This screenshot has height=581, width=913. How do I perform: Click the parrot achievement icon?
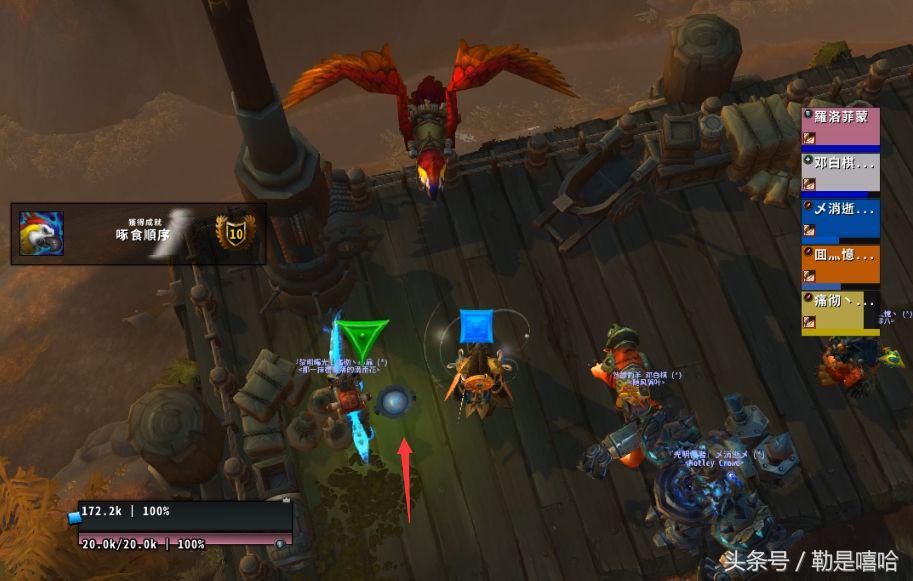coord(42,234)
